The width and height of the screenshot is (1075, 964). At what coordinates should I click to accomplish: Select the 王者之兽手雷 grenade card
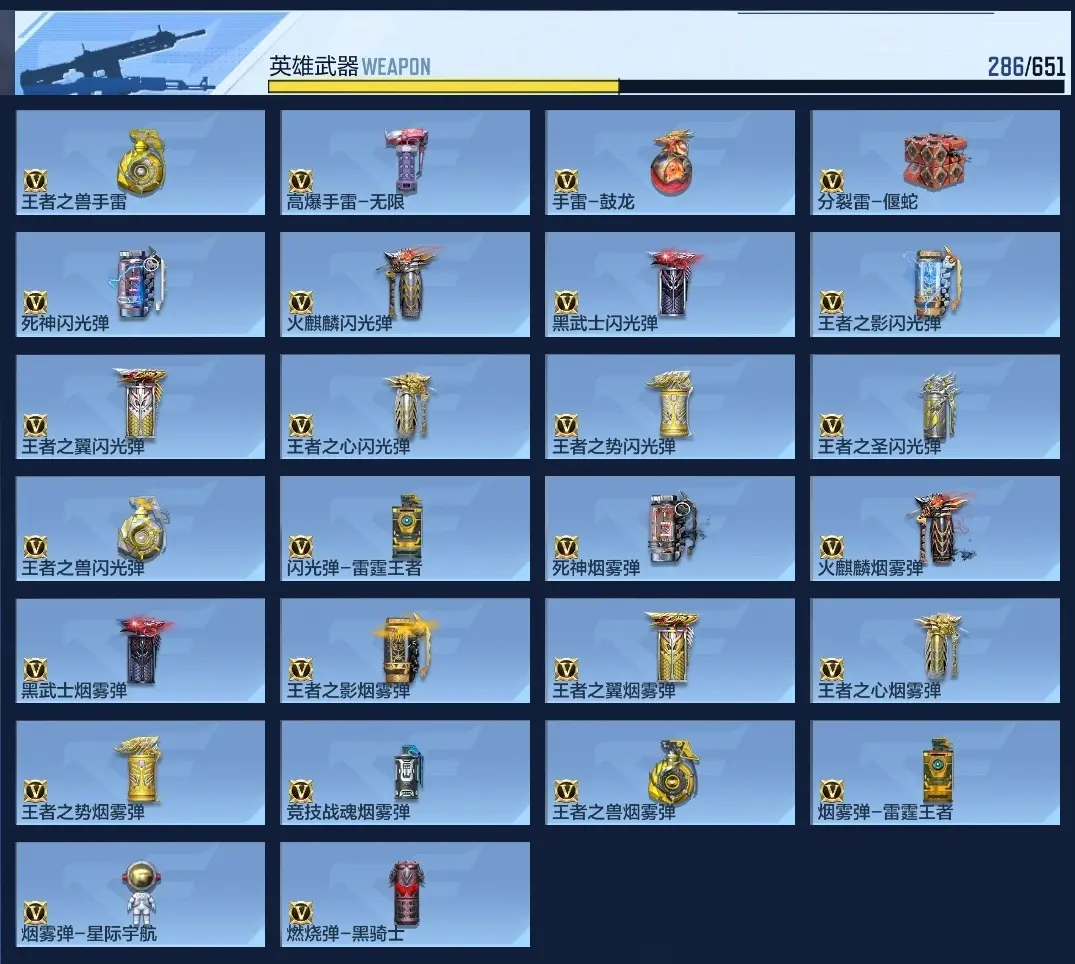point(141,162)
